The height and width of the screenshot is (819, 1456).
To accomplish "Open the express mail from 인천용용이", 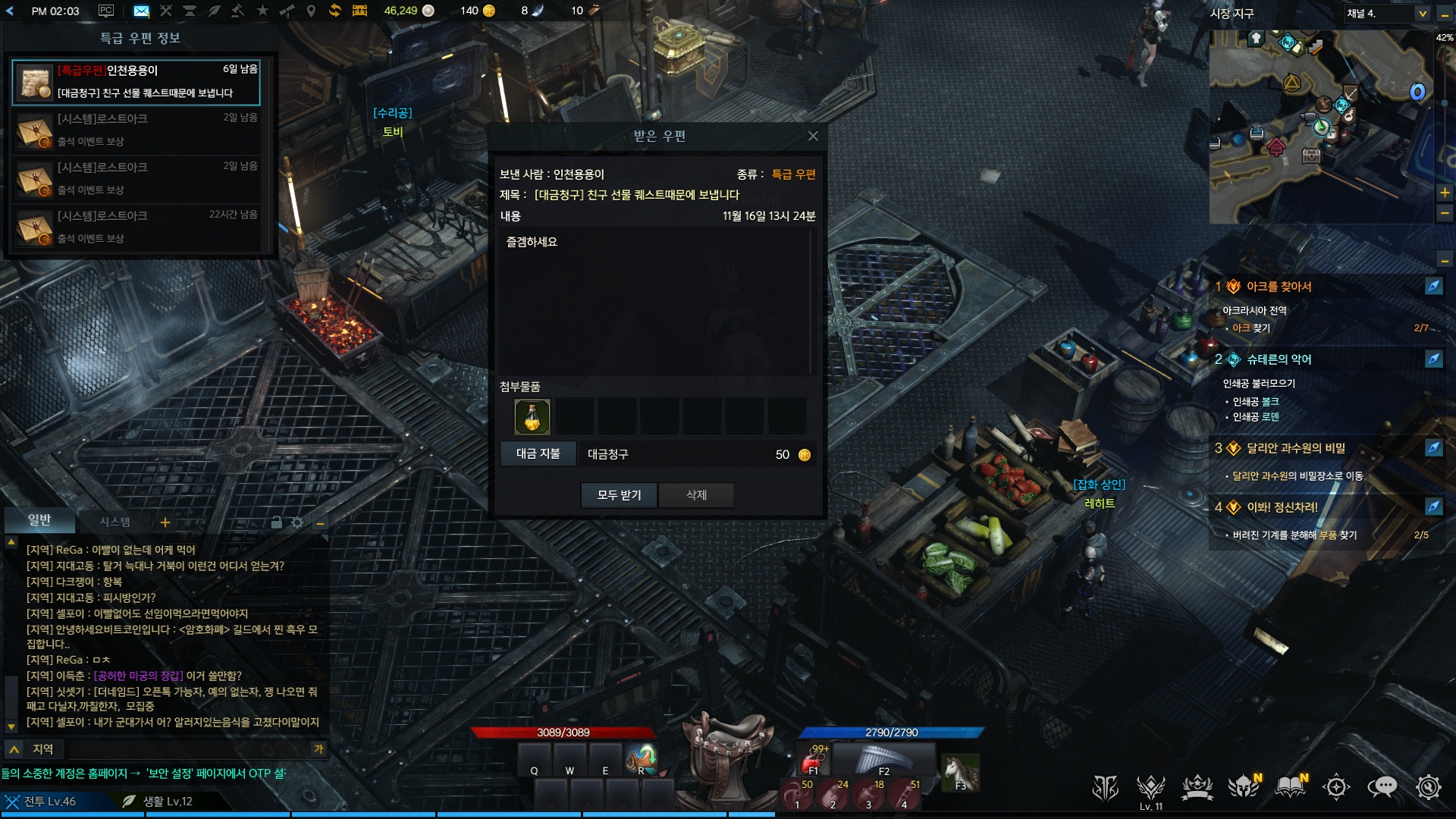I will (x=136, y=82).
